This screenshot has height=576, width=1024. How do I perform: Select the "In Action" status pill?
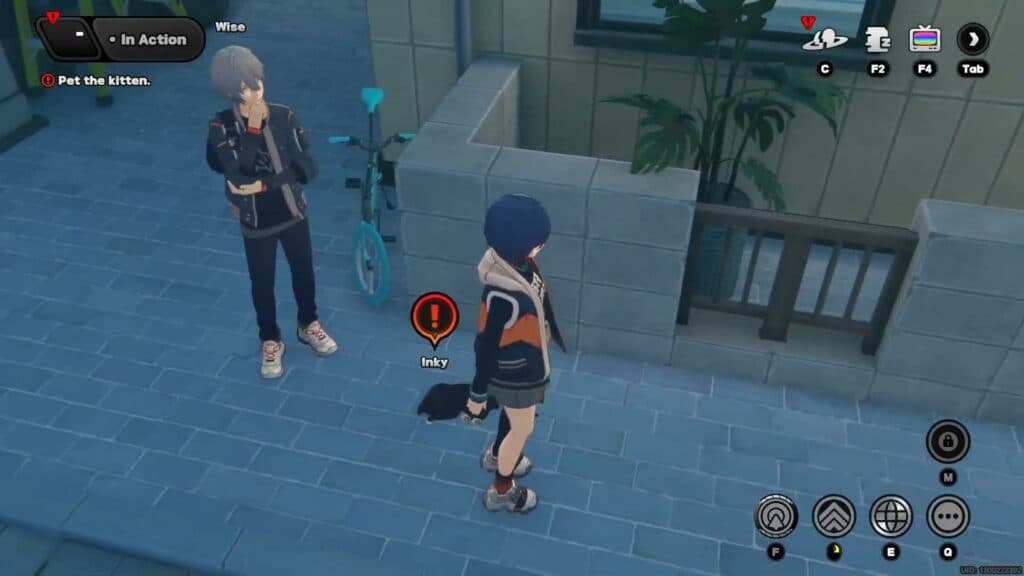click(153, 39)
